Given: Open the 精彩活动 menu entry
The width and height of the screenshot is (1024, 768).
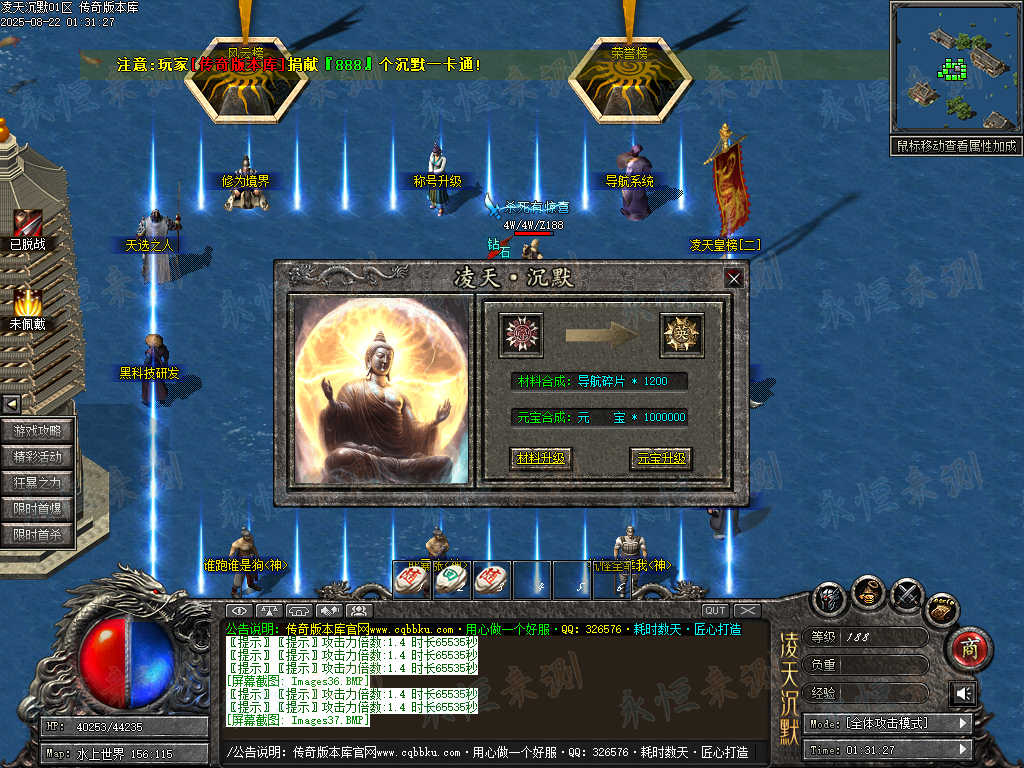Looking at the screenshot, I should coord(38,457).
